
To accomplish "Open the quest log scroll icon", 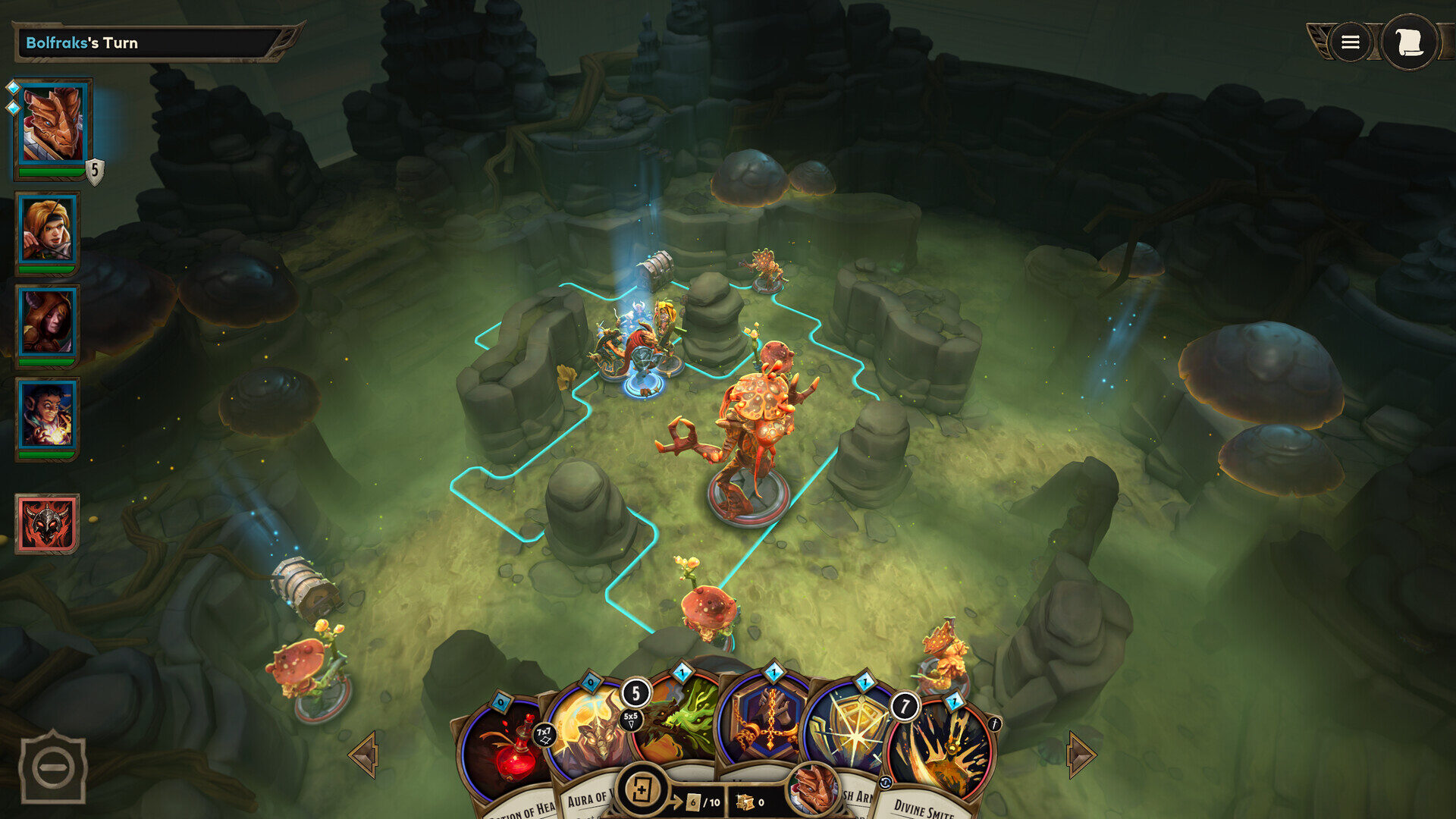I will coord(1408,42).
